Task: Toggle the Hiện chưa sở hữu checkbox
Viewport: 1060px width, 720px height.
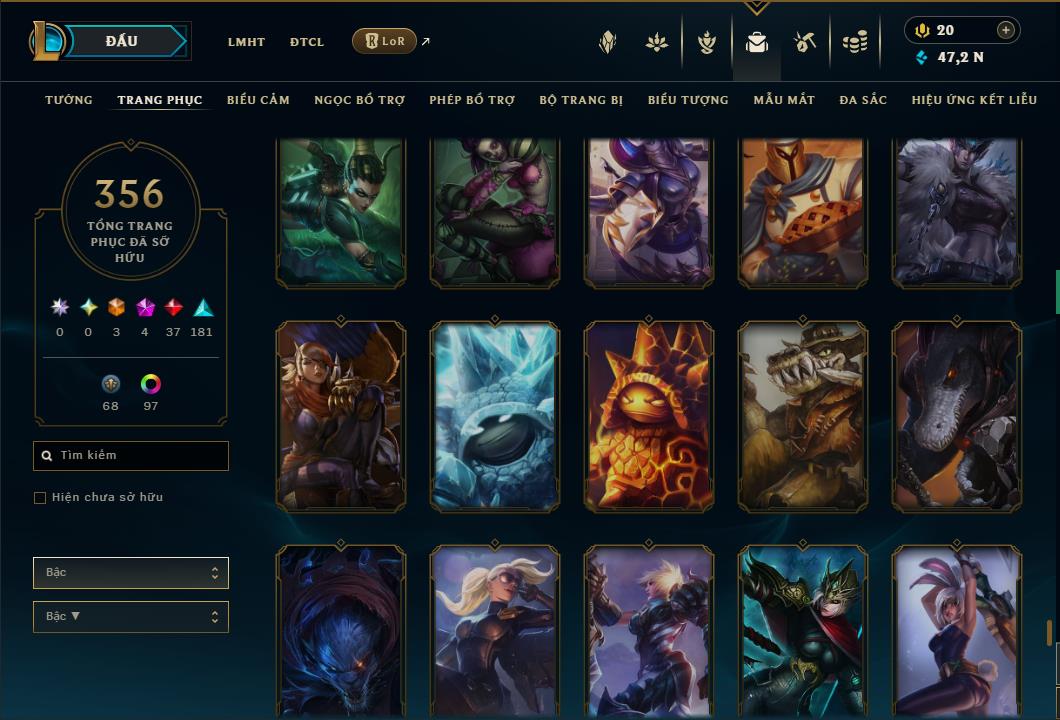Action: [40, 498]
